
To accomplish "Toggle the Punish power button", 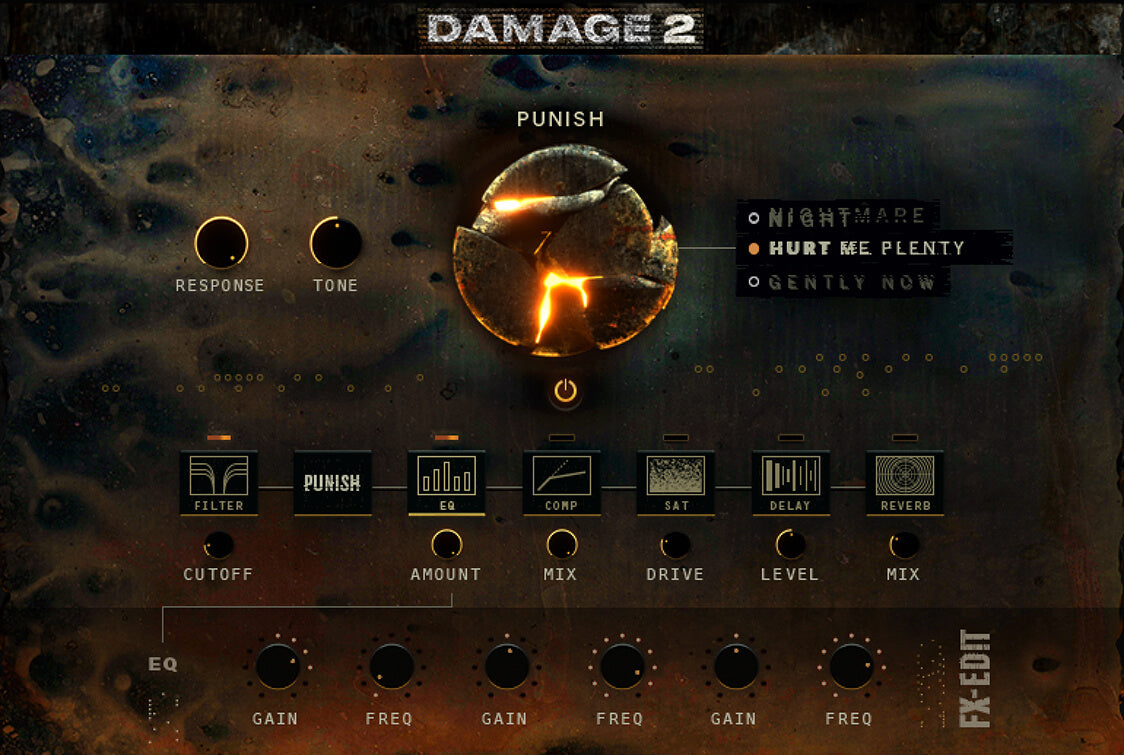I will pyautogui.click(x=566, y=391).
